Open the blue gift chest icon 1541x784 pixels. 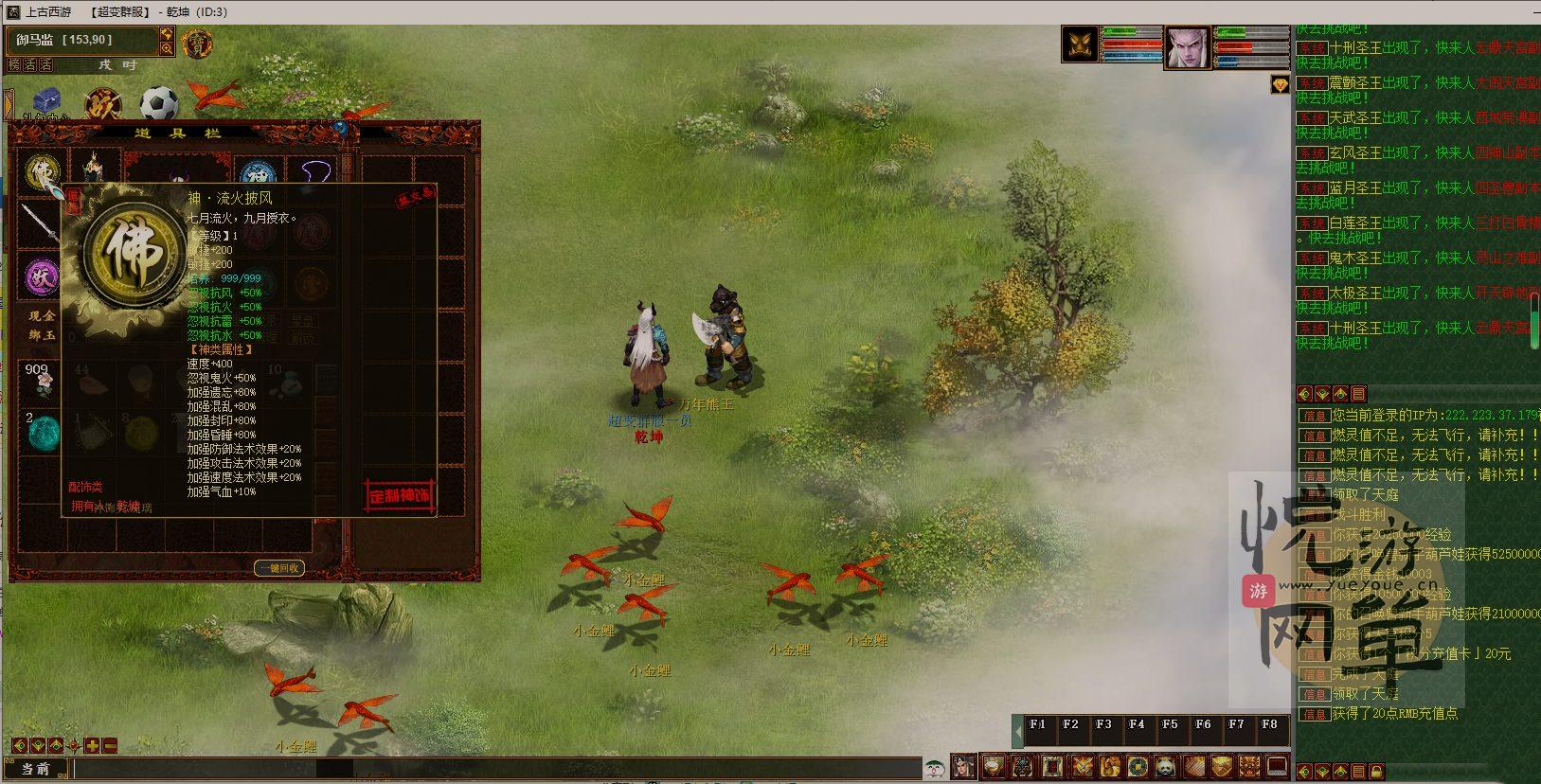pyautogui.click(x=46, y=102)
